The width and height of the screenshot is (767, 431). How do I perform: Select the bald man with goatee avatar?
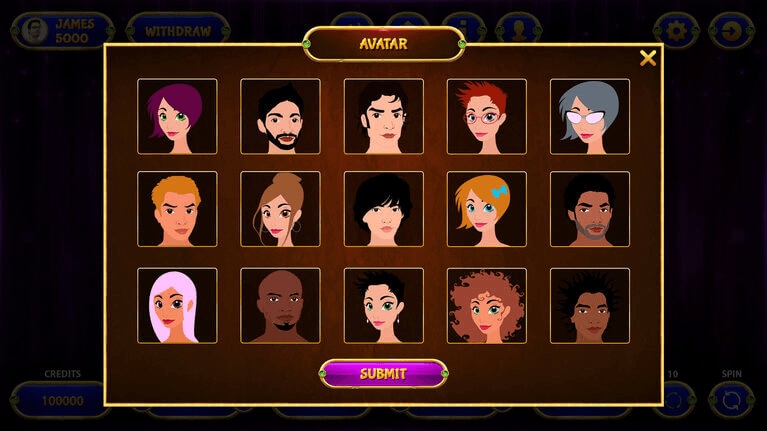(280, 305)
